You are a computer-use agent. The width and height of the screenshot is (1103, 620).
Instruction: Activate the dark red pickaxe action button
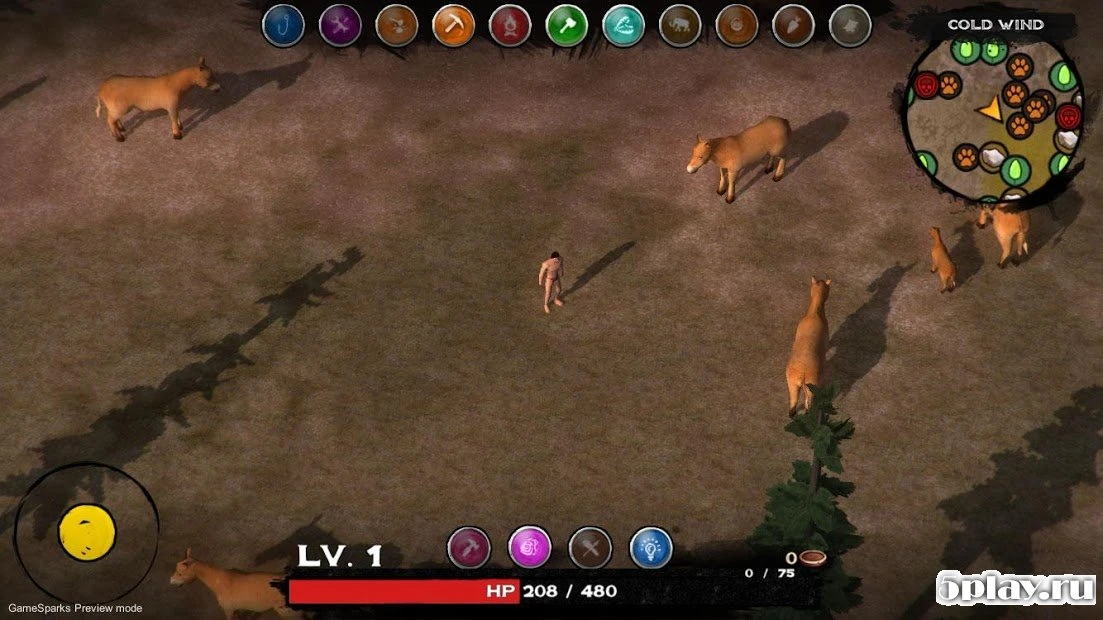(469, 547)
